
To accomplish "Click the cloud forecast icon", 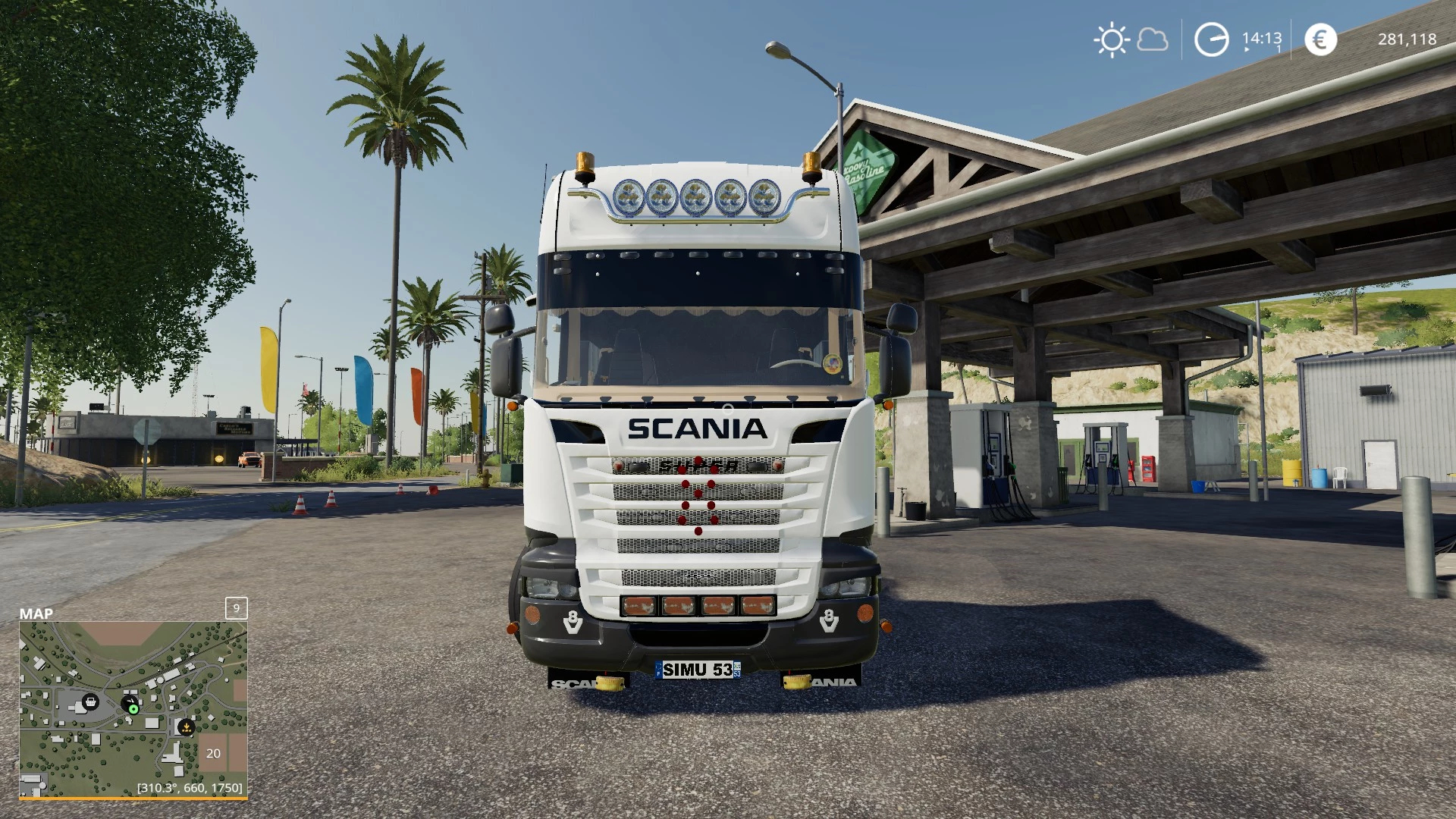I will coord(1153,39).
